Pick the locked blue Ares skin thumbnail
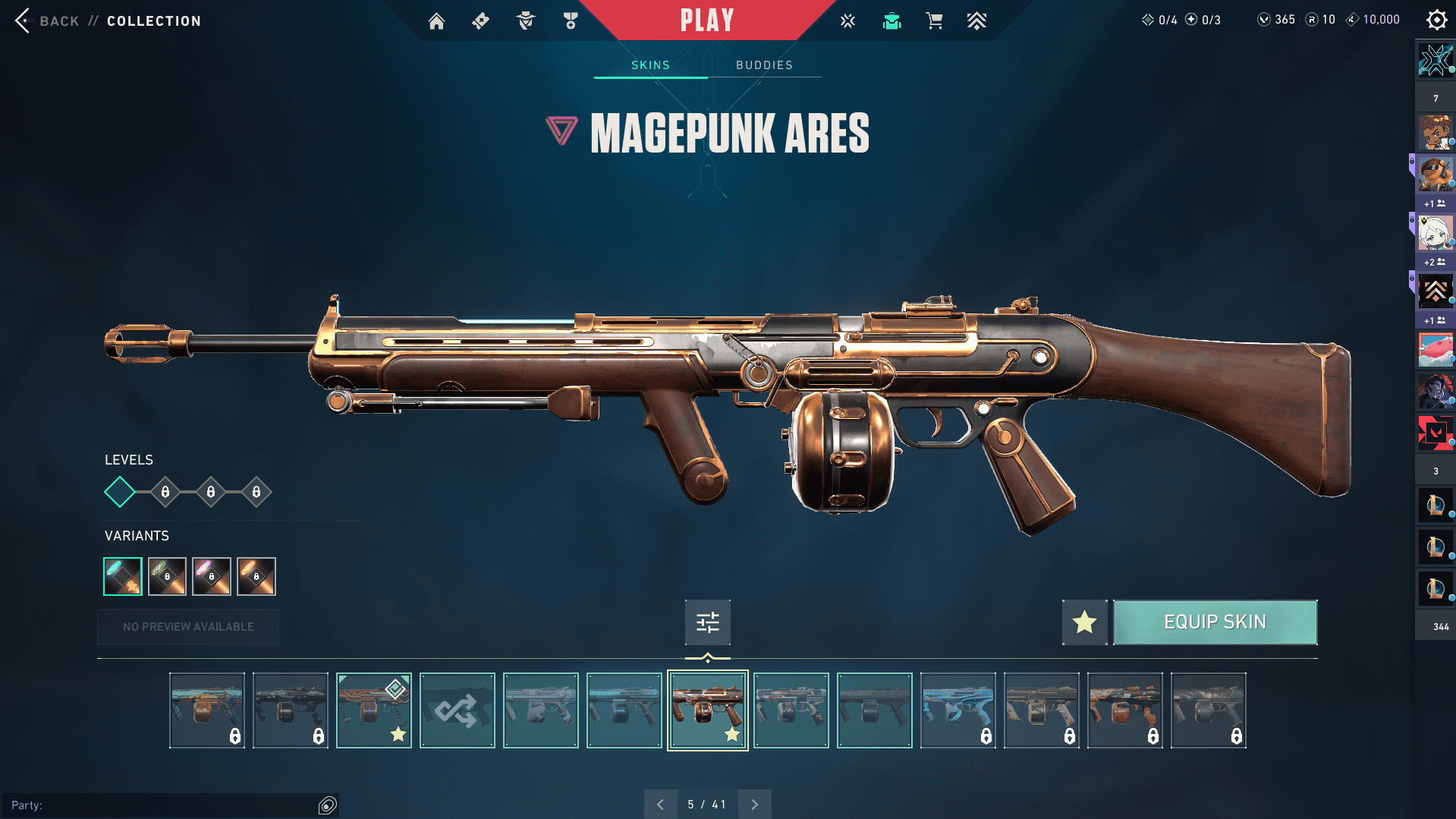1456x819 pixels. (958, 710)
